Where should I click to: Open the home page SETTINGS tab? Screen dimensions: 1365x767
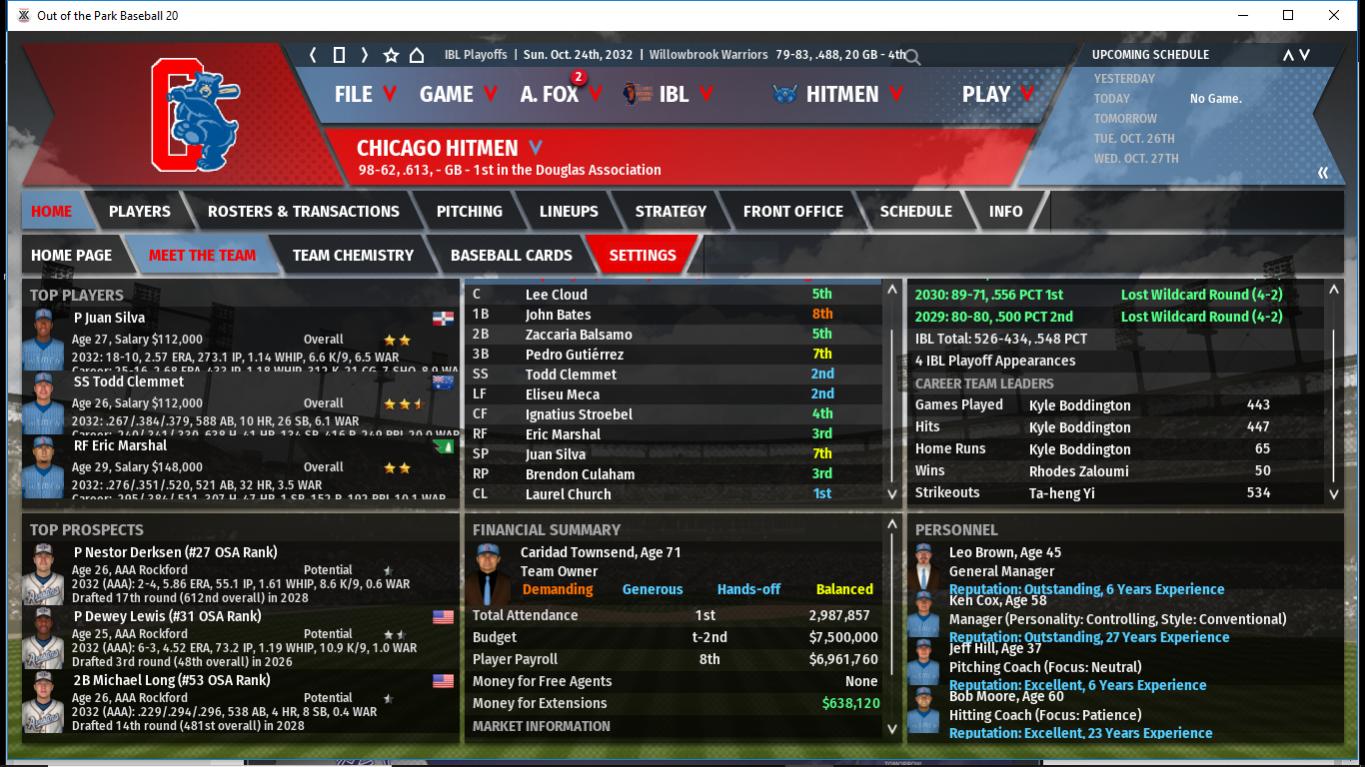coord(642,255)
